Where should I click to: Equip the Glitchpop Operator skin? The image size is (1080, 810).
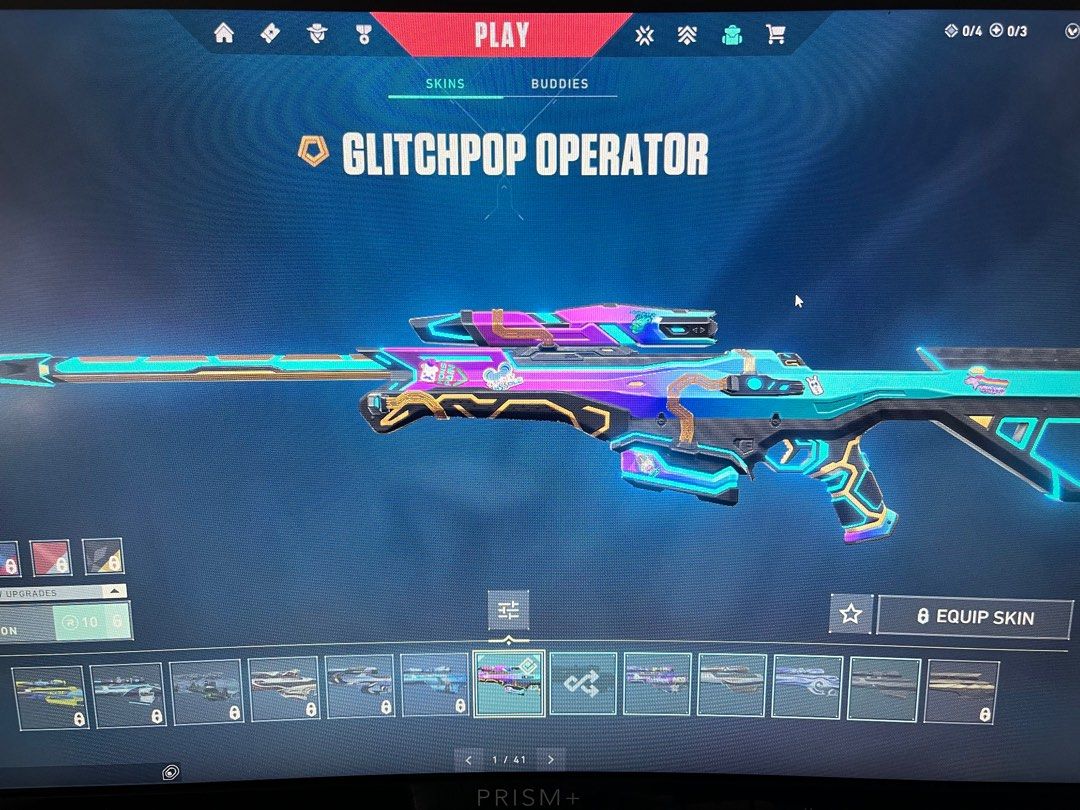[x=974, y=616]
